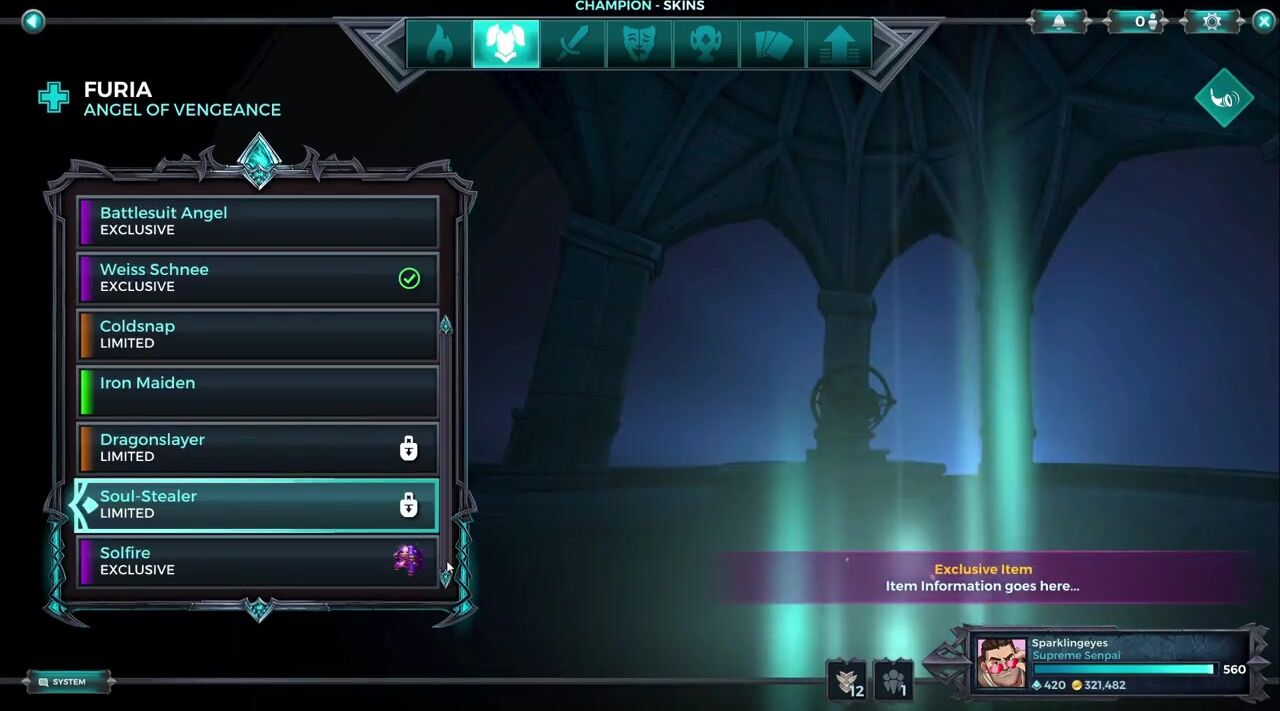The width and height of the screenshot is (1280, 711).
Task: Choose the Weiss Schnee skin
Action: (258, 278)
